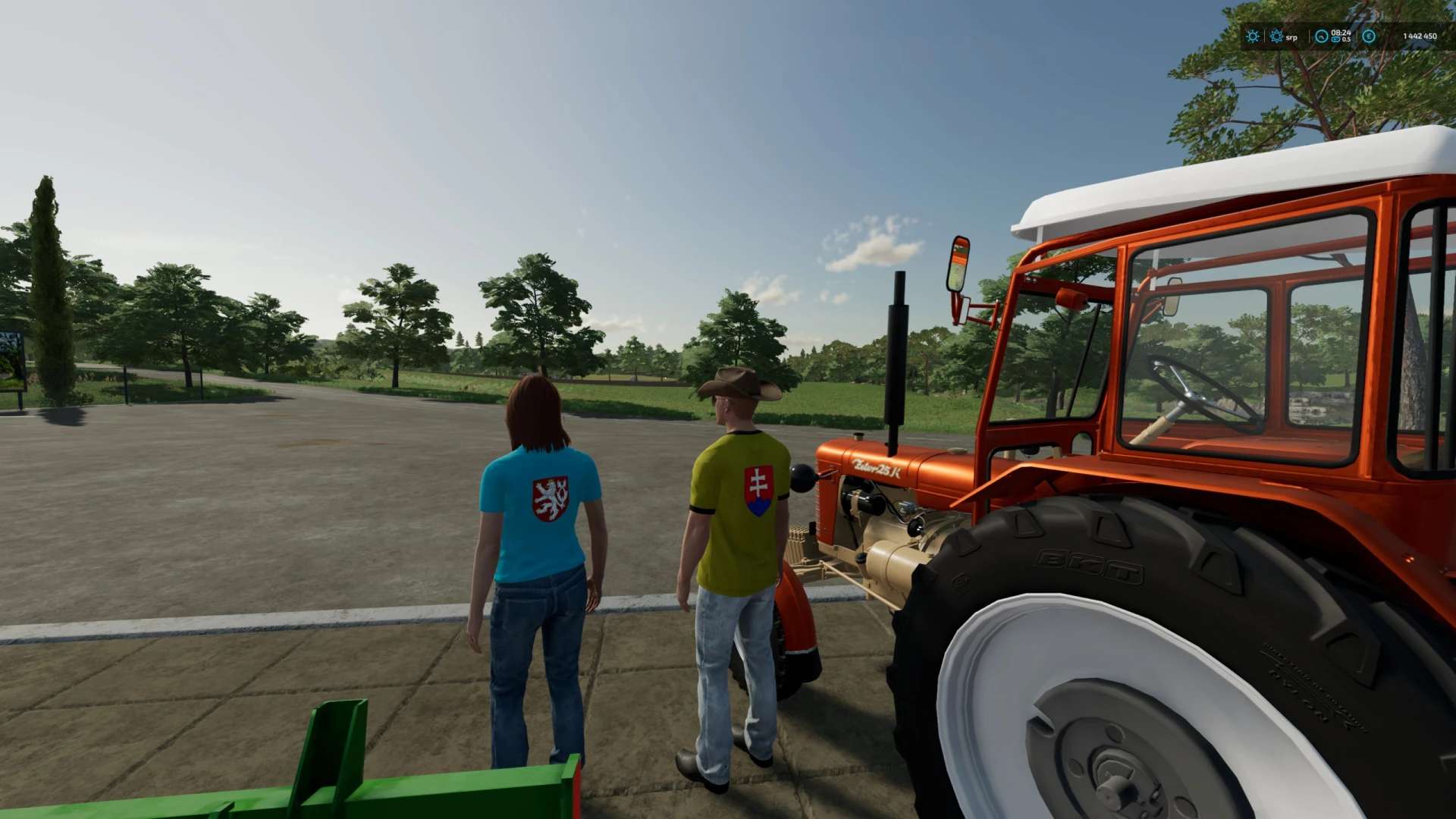The width and height of the screenshot is (1456, 819).
Task: Select the season icon labeled srp
Action: pos(1277,36)
